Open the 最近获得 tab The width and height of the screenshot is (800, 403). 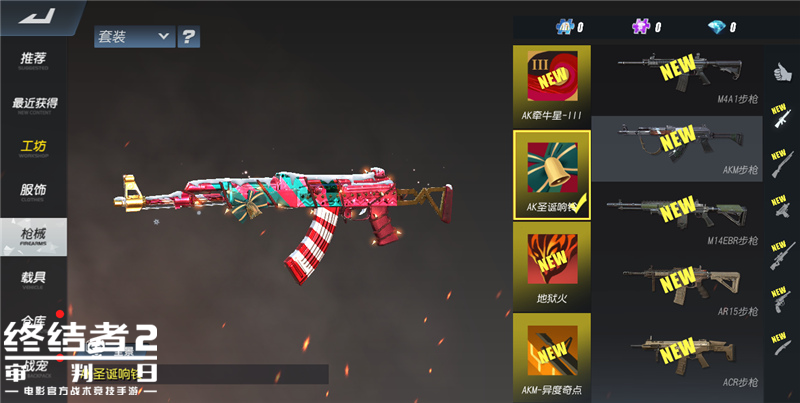coord(34,104)
